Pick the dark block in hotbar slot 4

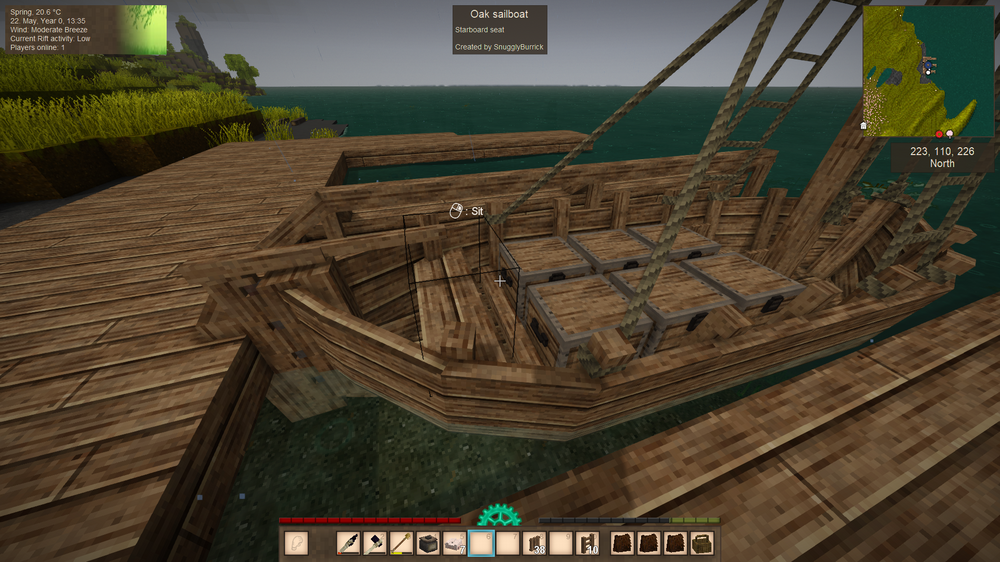coord(429,544)
